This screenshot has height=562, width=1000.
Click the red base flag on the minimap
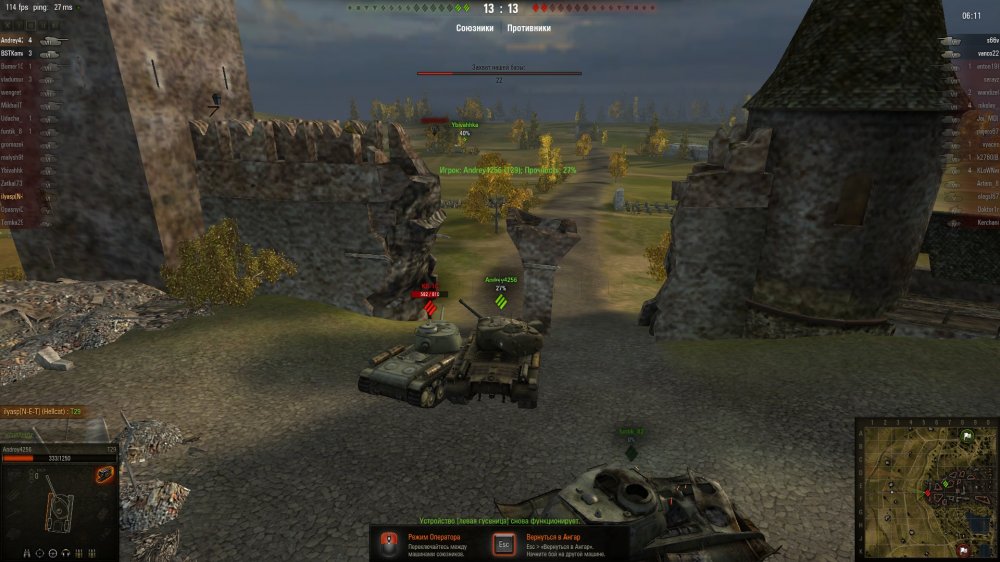point(962,547)
